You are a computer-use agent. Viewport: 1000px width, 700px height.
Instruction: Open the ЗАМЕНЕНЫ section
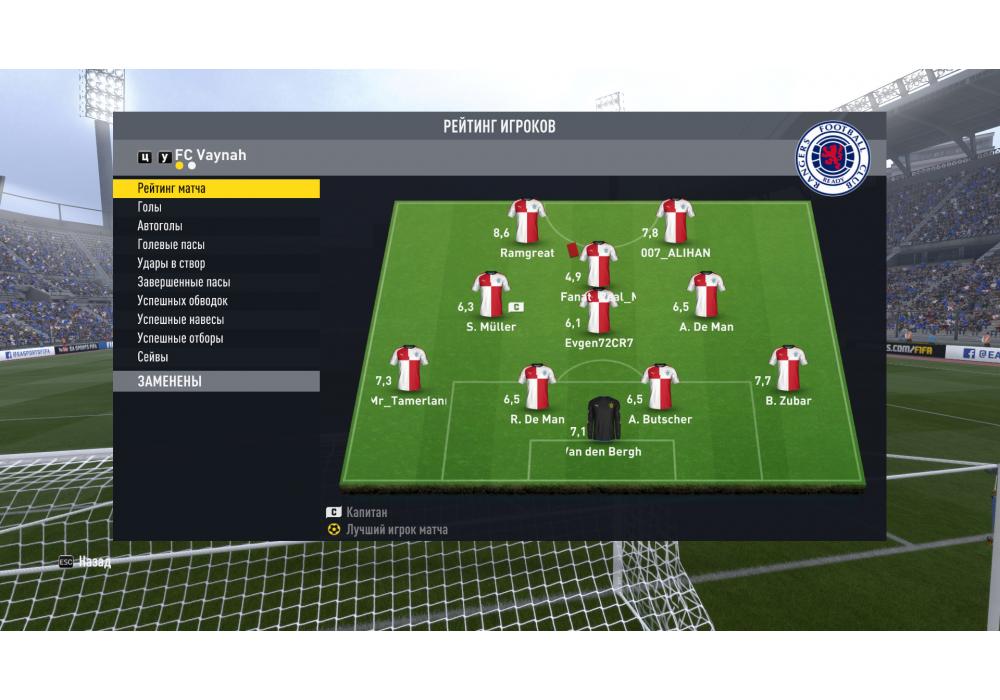(x=216, y=381)
